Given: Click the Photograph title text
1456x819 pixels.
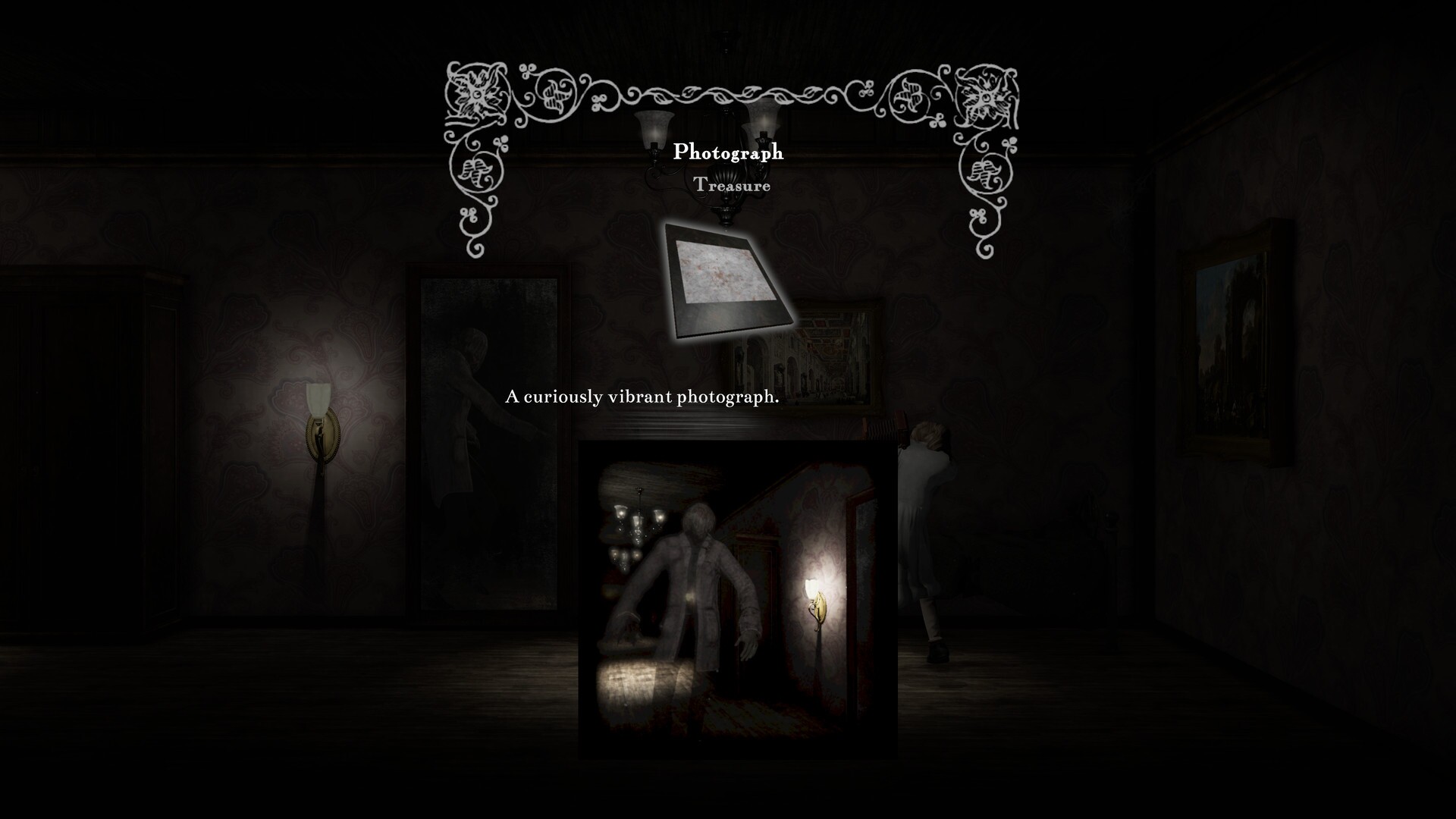Looking at the screenshot, I should (x=730, y=152).
